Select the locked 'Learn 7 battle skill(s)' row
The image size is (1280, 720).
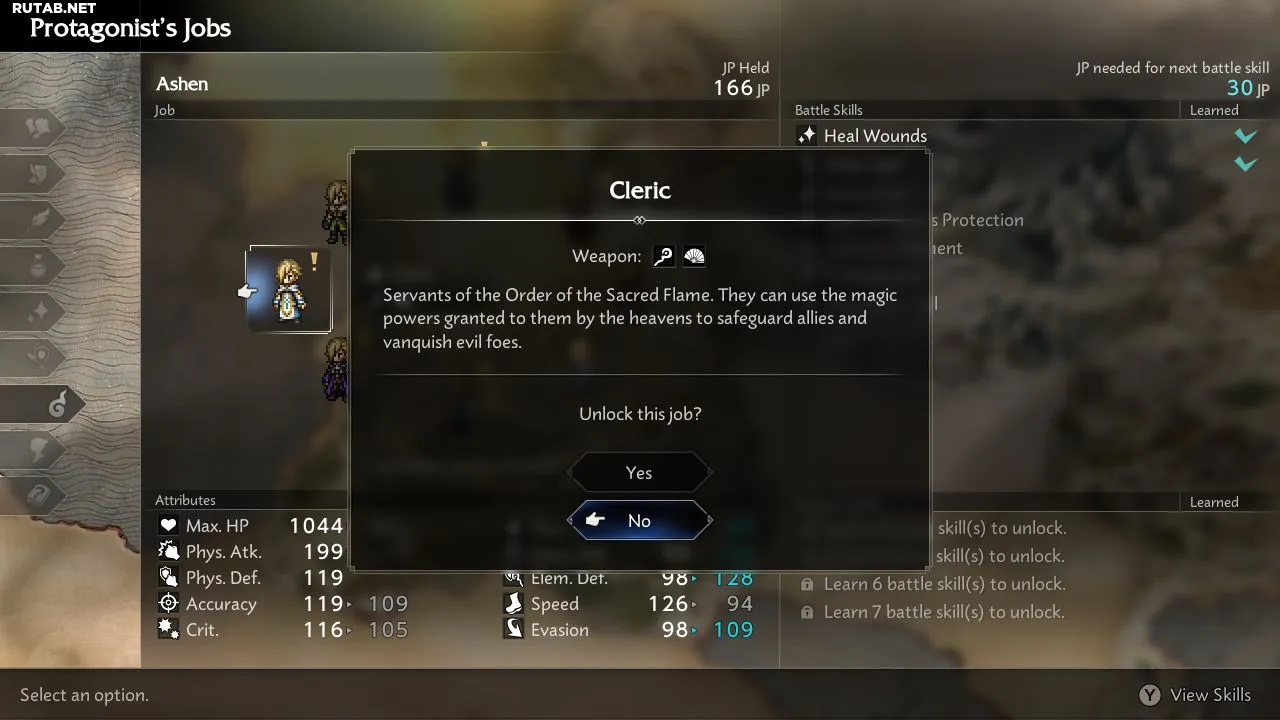coord(944,612)
